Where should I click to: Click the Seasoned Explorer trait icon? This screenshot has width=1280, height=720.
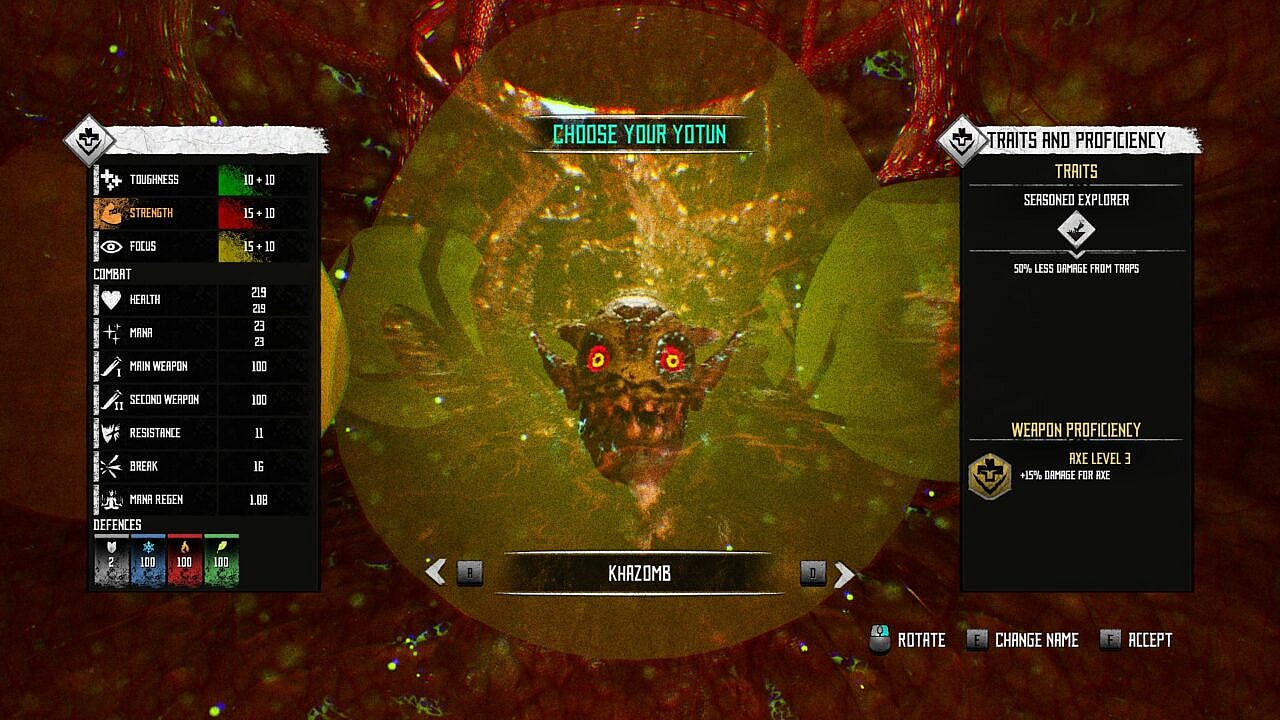tap(1076, 230)
